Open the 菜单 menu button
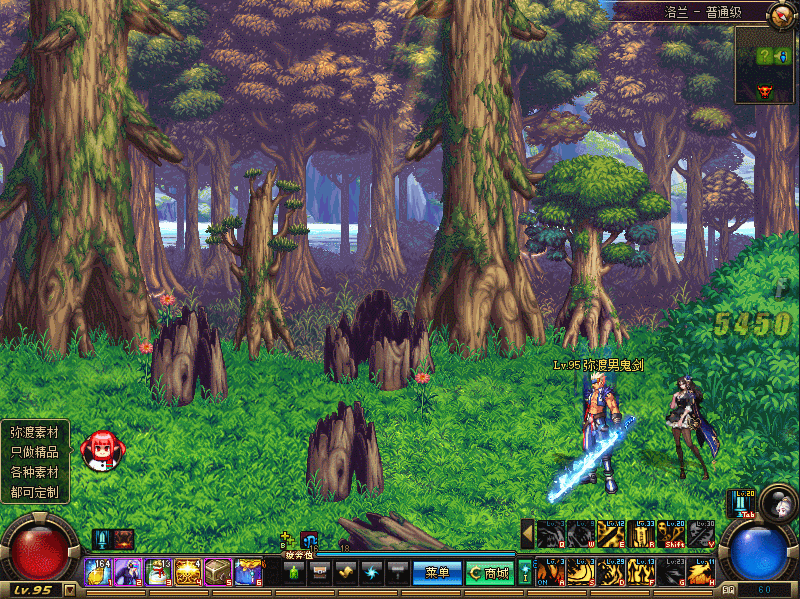 437,573
